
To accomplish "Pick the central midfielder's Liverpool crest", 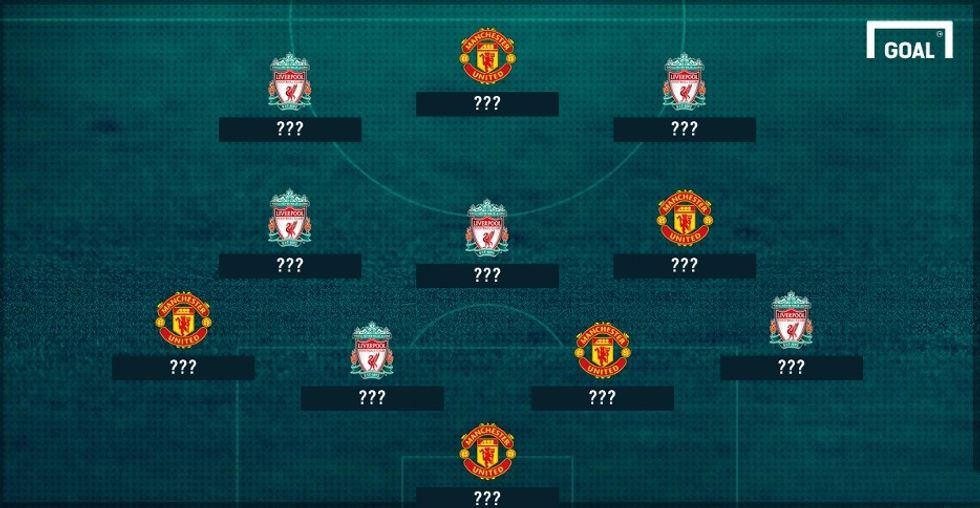I will coord(487,227).
